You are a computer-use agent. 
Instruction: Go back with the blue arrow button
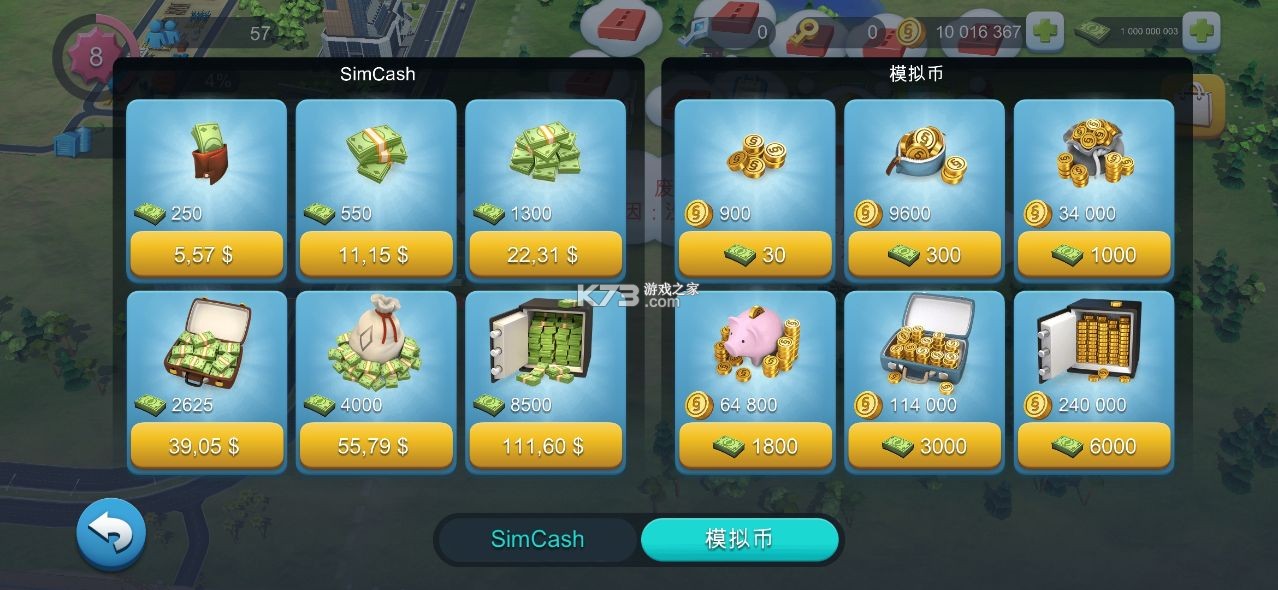(x=111, y=535)
